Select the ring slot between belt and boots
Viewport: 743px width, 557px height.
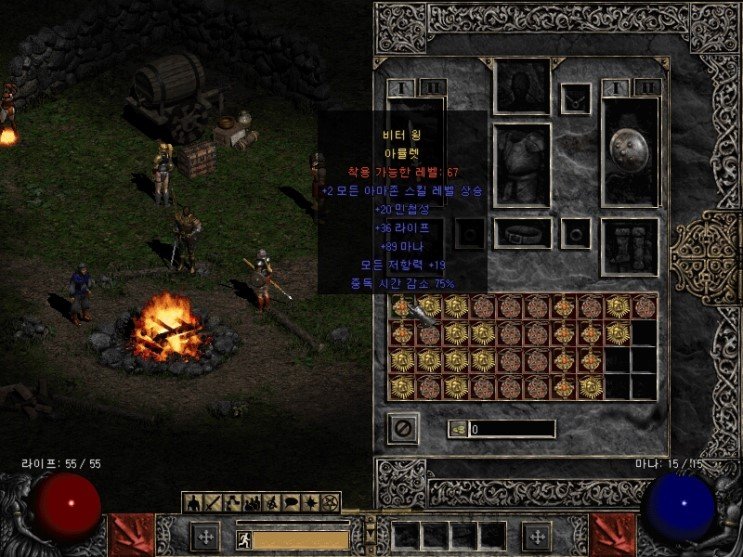point(575,233)
